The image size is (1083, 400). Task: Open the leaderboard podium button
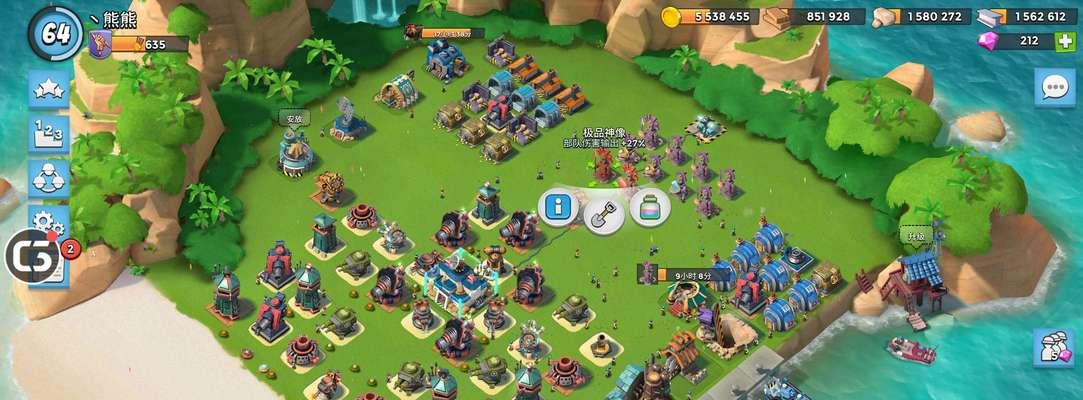pos(48,135)
